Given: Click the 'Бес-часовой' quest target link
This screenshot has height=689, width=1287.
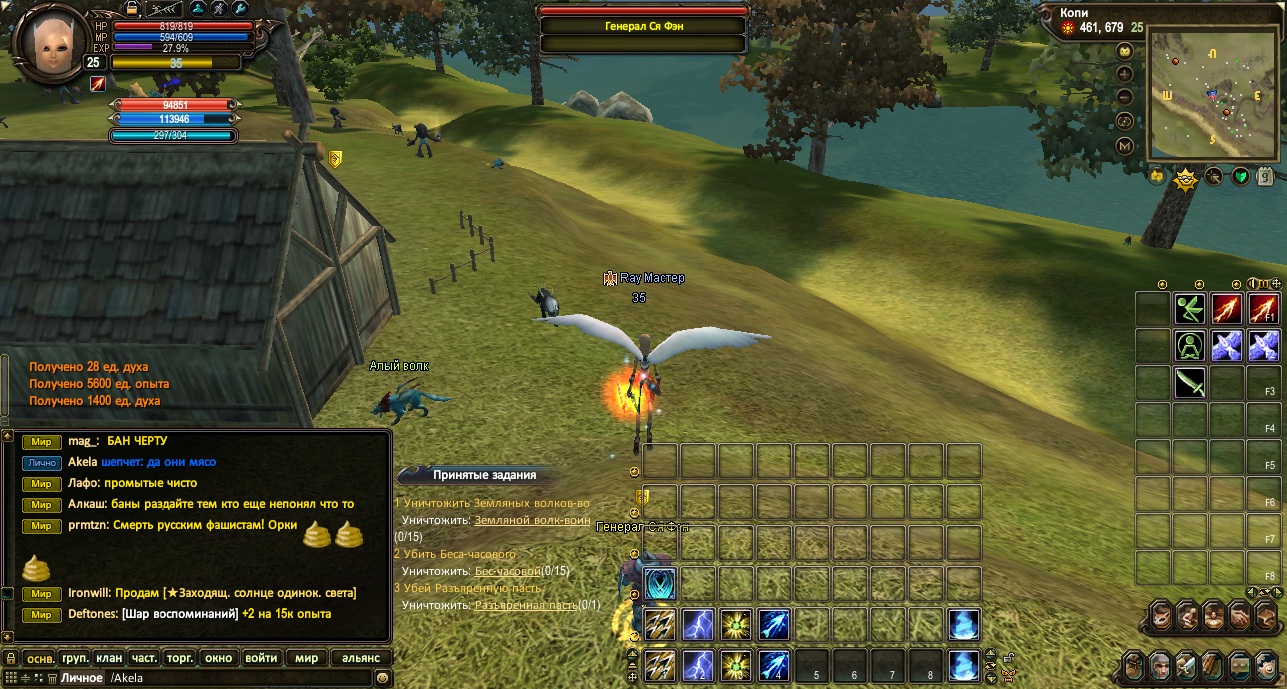Looking at the screenshot, I should pyautogui.click(x=507, y=571).
